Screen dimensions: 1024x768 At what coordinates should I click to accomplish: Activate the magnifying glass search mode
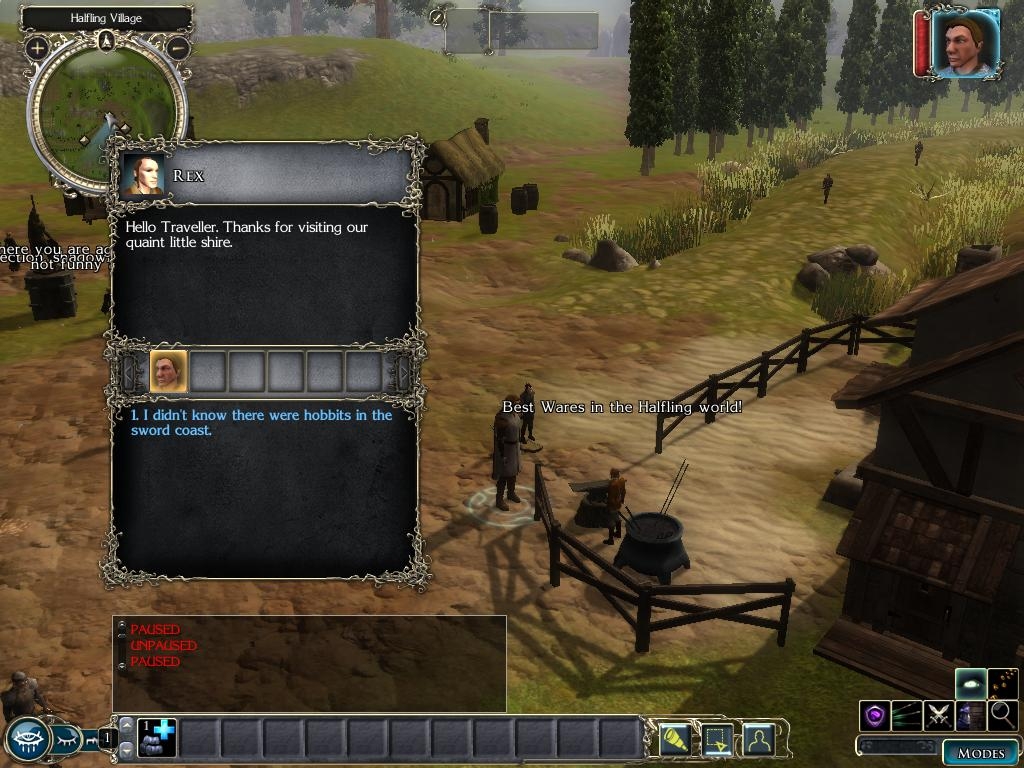click(x=1002, y=715)
